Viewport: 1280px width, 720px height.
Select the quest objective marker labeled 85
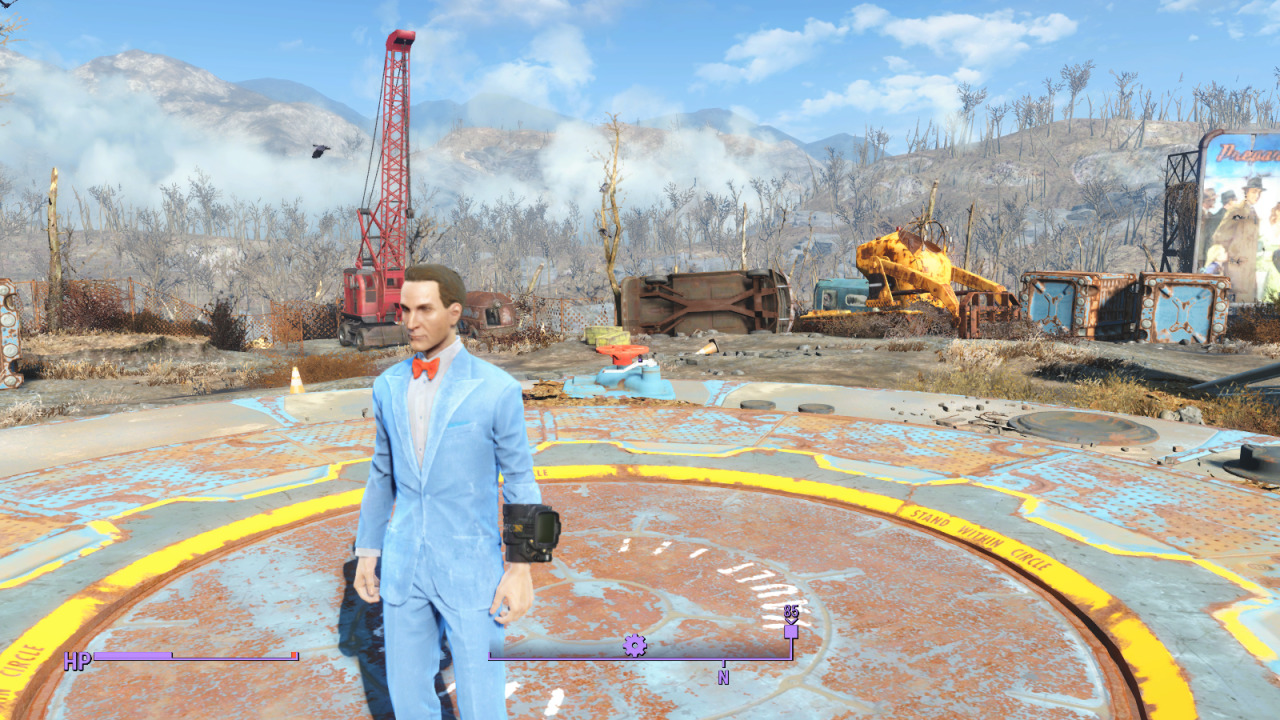791,630
